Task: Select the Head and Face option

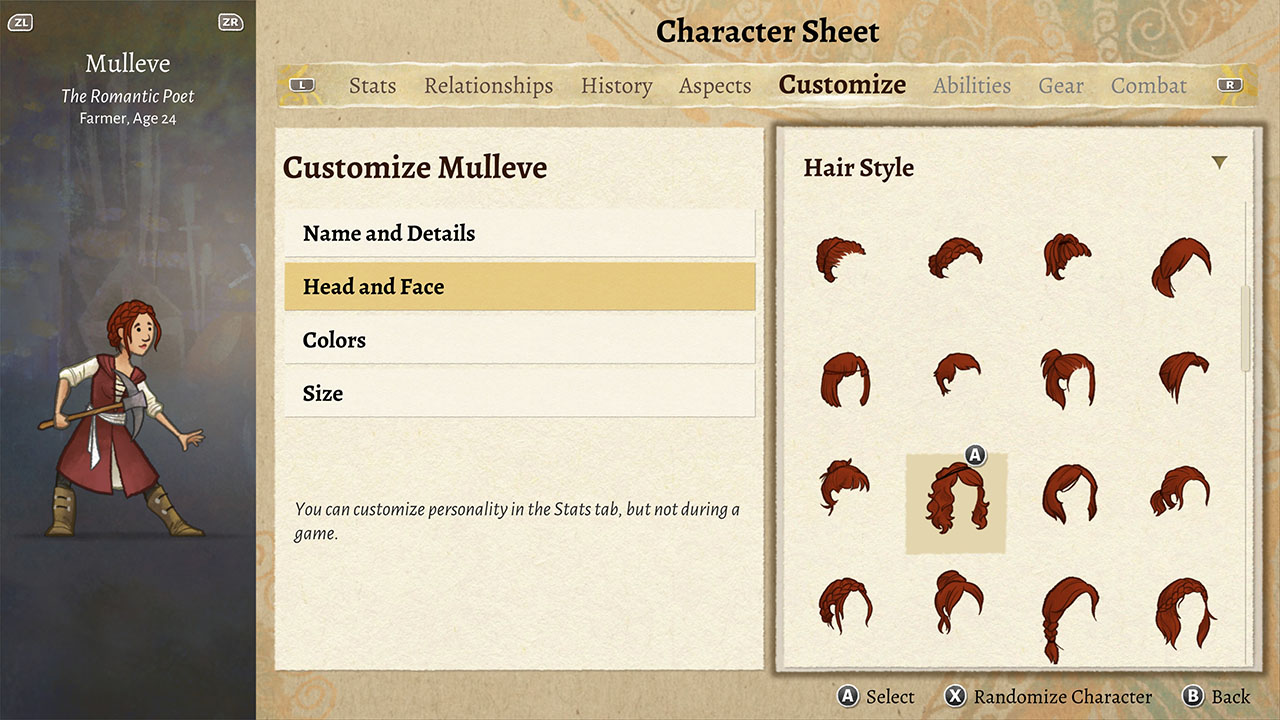Action: point(520,287)
